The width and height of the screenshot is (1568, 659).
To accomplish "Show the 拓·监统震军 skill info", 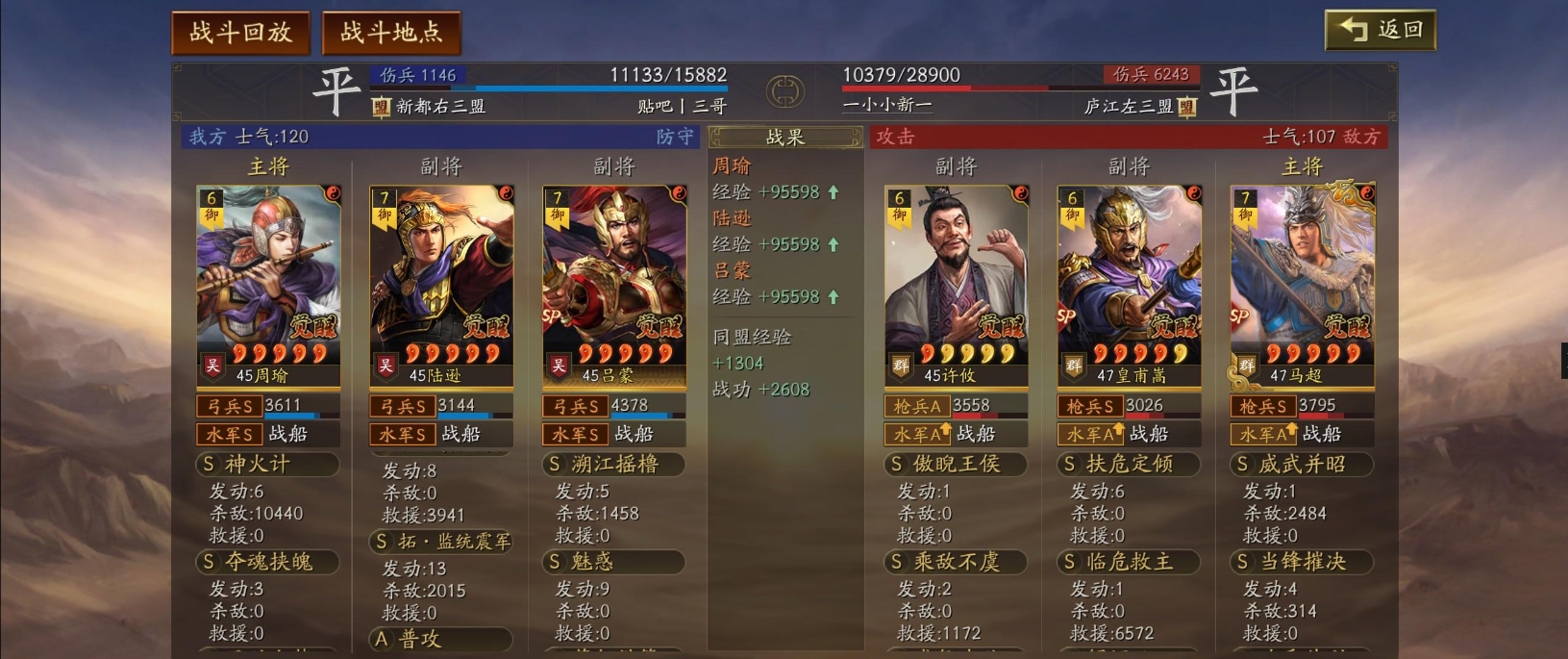I will click(x=441, y=542).
